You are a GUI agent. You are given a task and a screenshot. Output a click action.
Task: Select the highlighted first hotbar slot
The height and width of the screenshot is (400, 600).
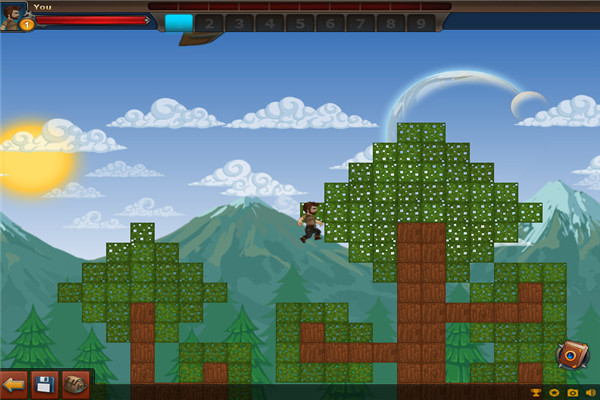pos(179,23)
